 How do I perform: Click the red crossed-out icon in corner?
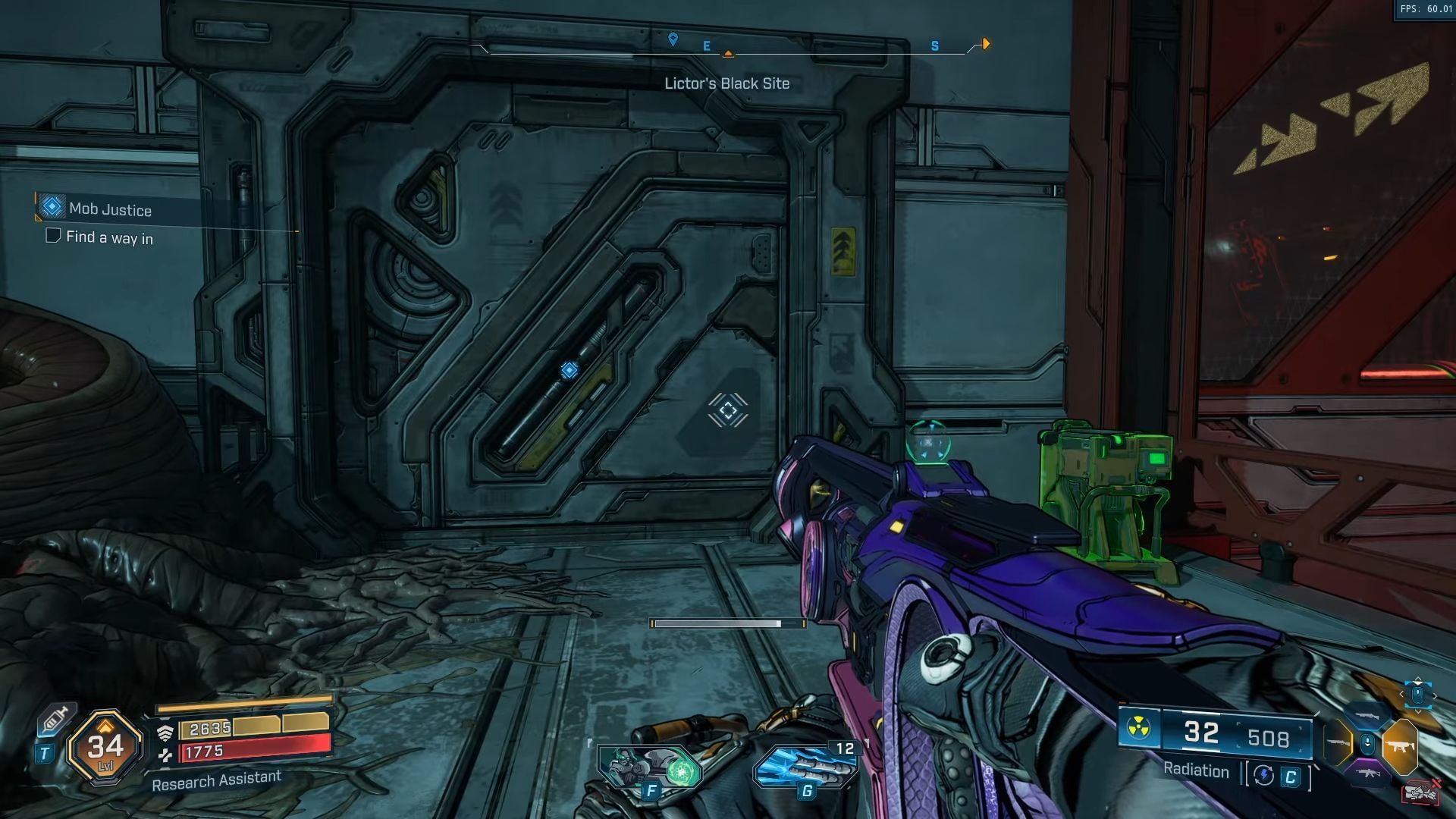point(1420,792)
